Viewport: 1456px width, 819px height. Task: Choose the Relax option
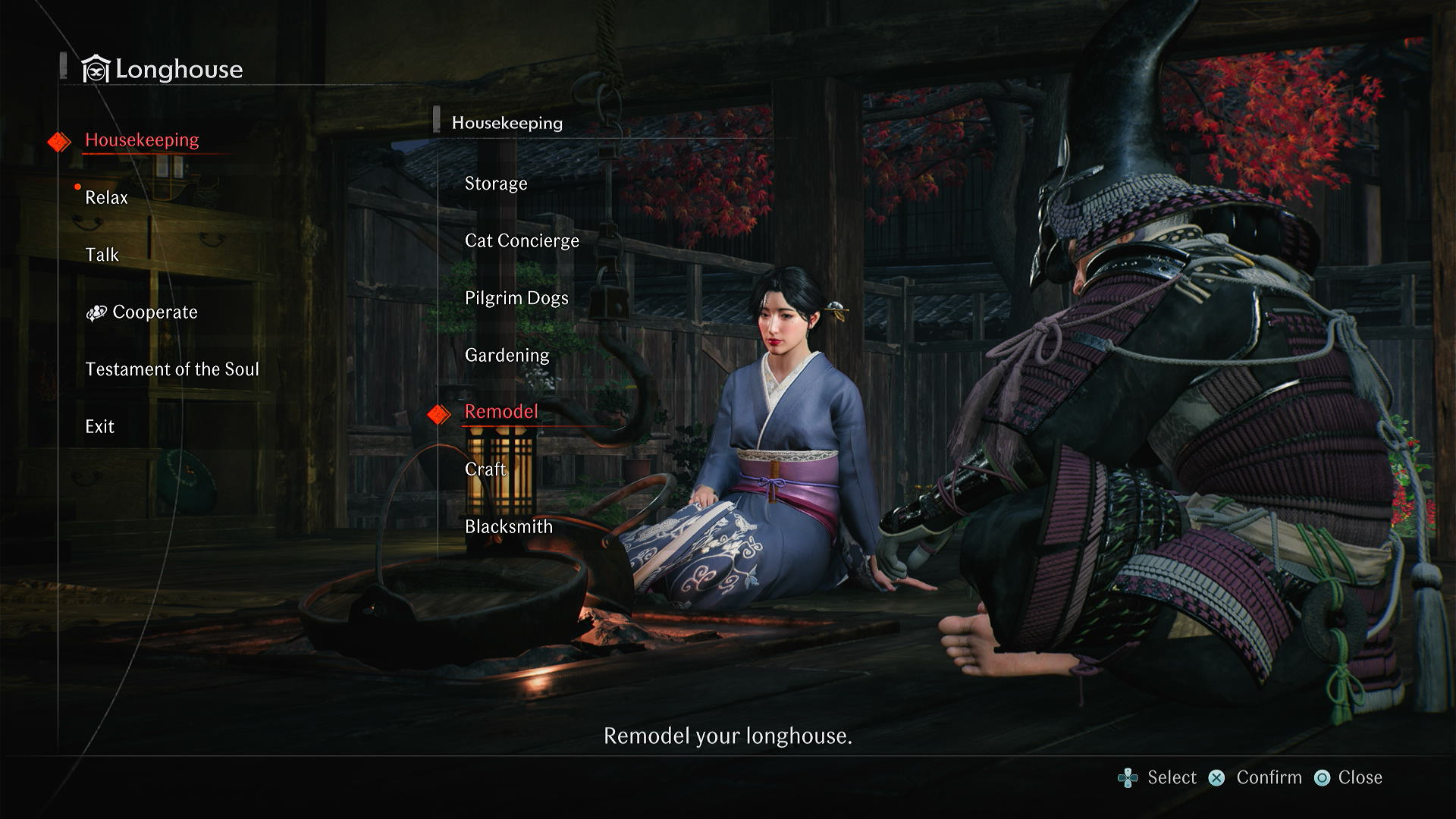point(106,198)
